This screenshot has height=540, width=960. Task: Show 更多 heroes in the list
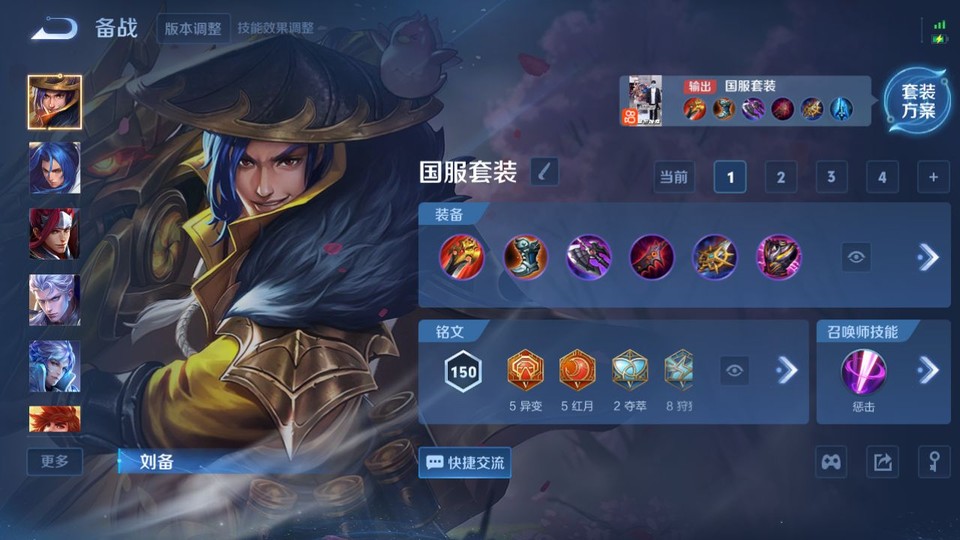pyautogui.click(x=55, y=461)
